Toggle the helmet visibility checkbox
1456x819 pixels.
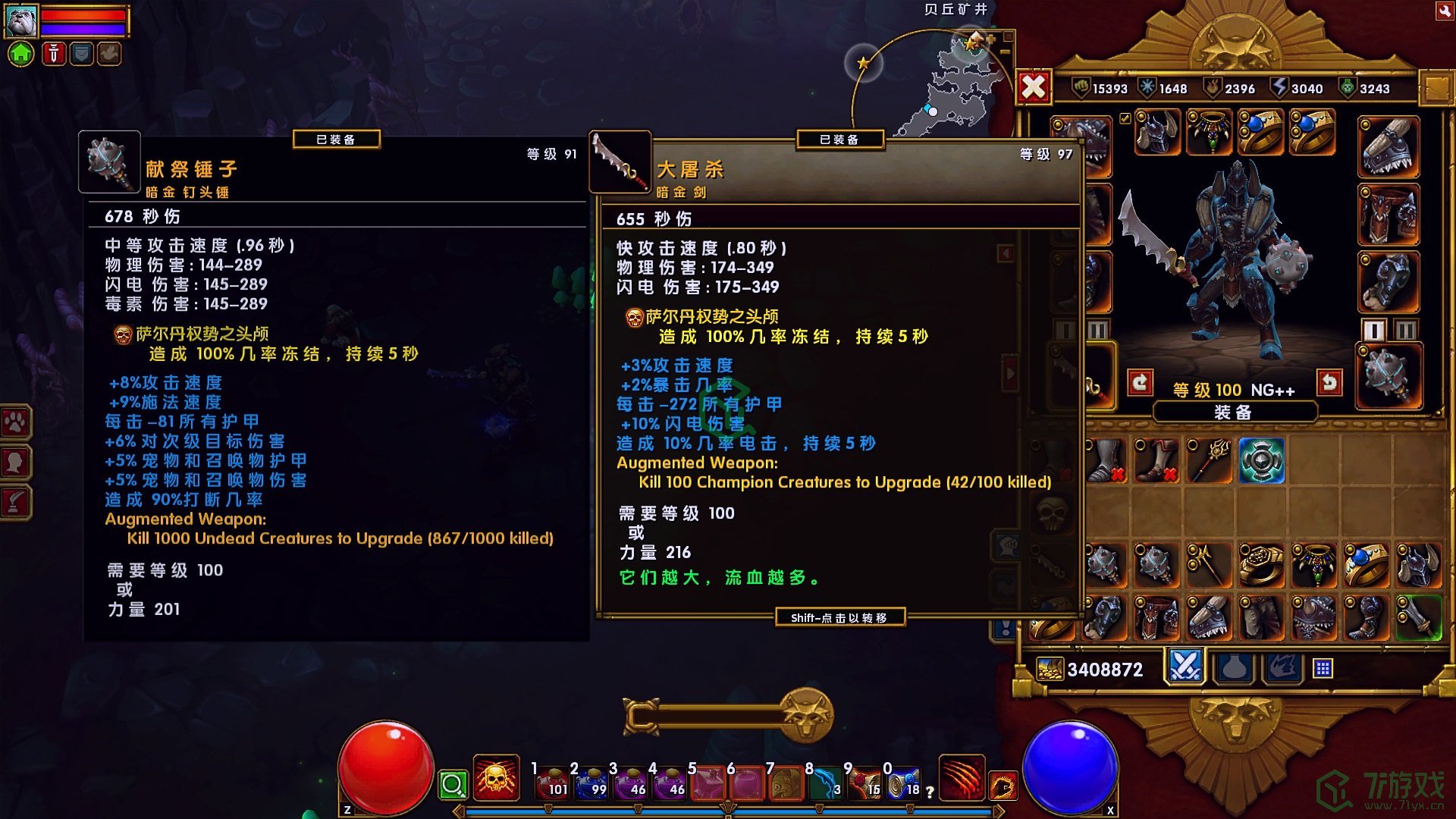(x=1125, y=118)
